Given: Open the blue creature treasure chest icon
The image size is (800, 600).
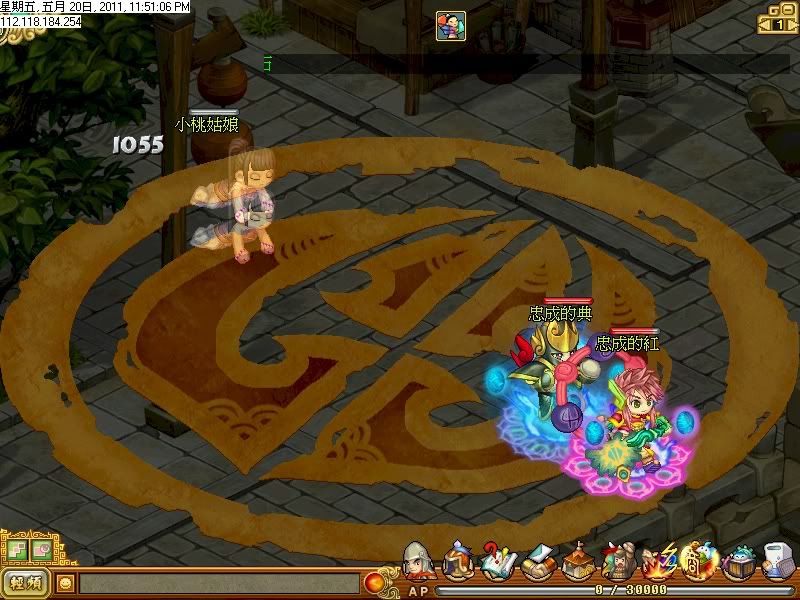Looking at the screenshot, I should tap(740, 564).
